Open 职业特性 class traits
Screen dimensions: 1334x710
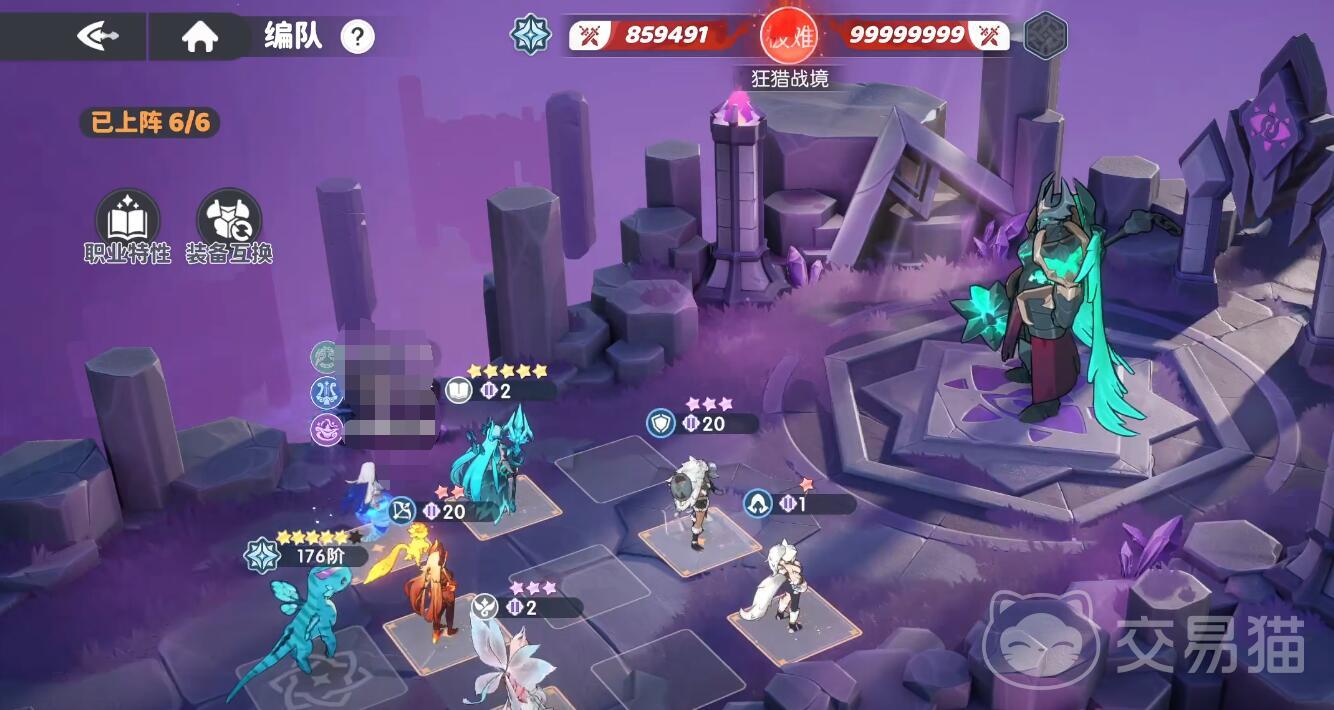(127, 218)
